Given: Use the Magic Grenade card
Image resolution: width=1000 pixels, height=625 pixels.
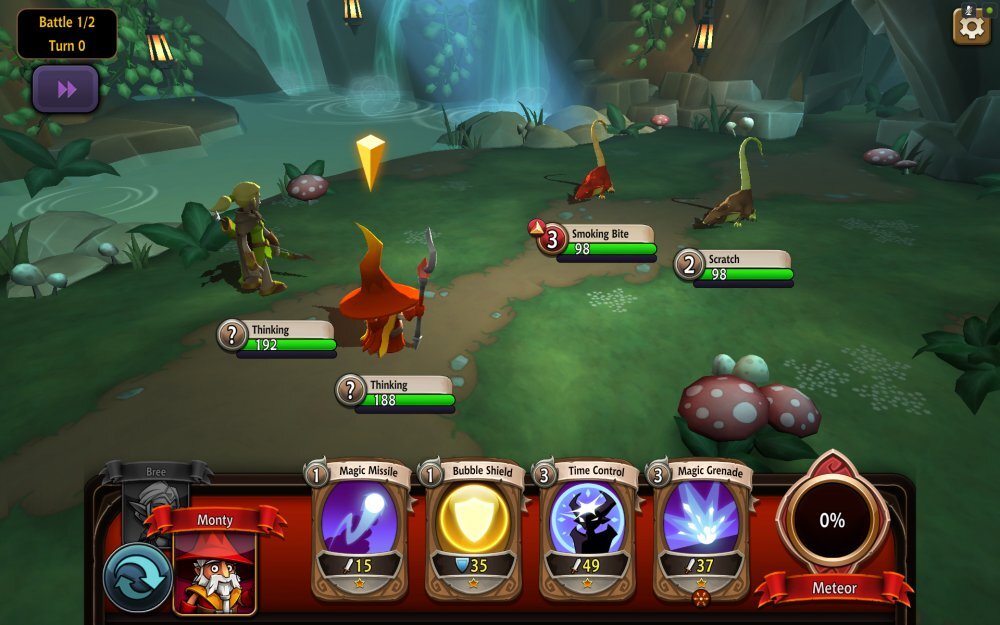Looking at the screenshot, I should 701,528.
